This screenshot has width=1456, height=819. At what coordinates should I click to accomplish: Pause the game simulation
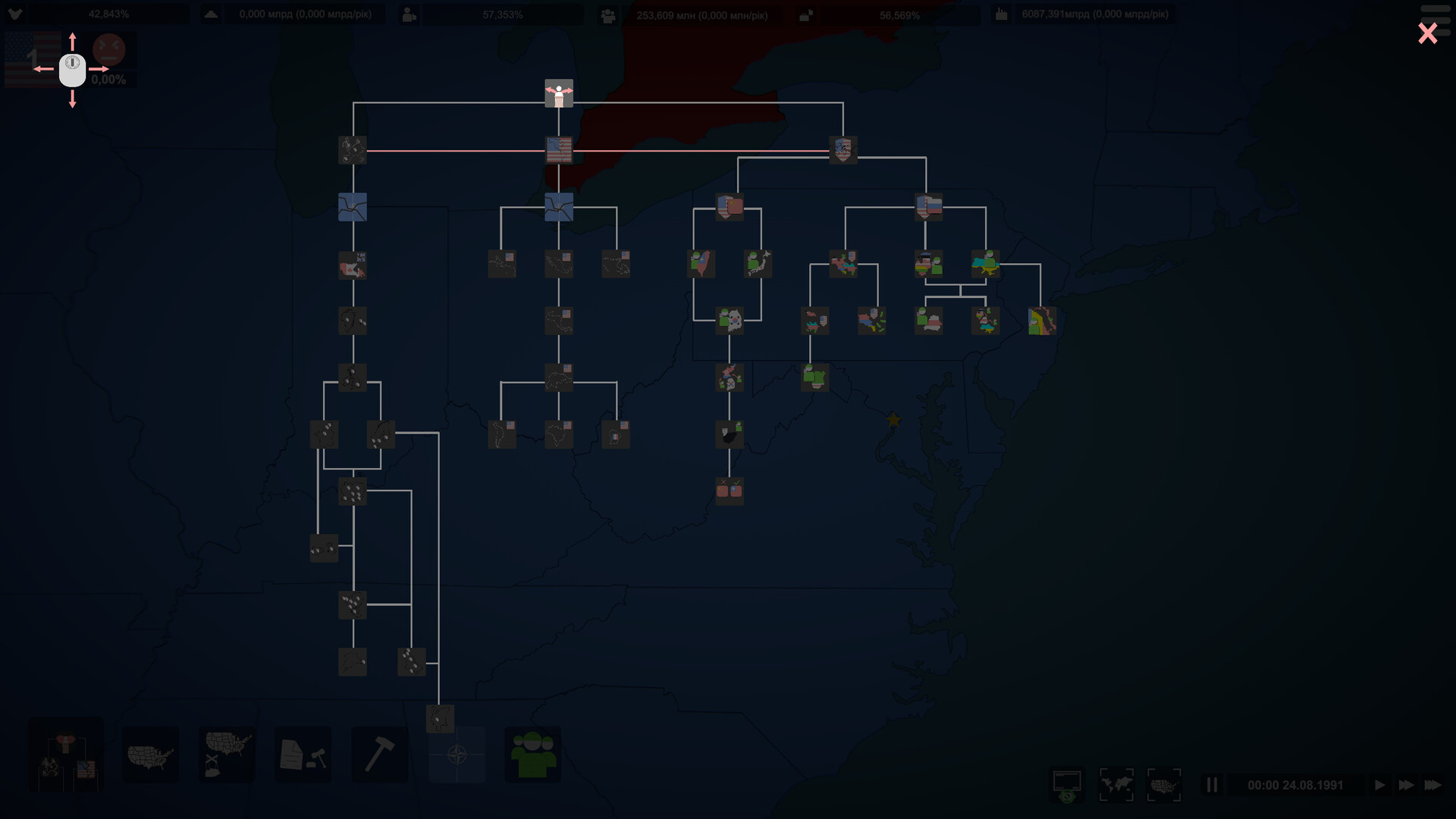[1214, 783]
